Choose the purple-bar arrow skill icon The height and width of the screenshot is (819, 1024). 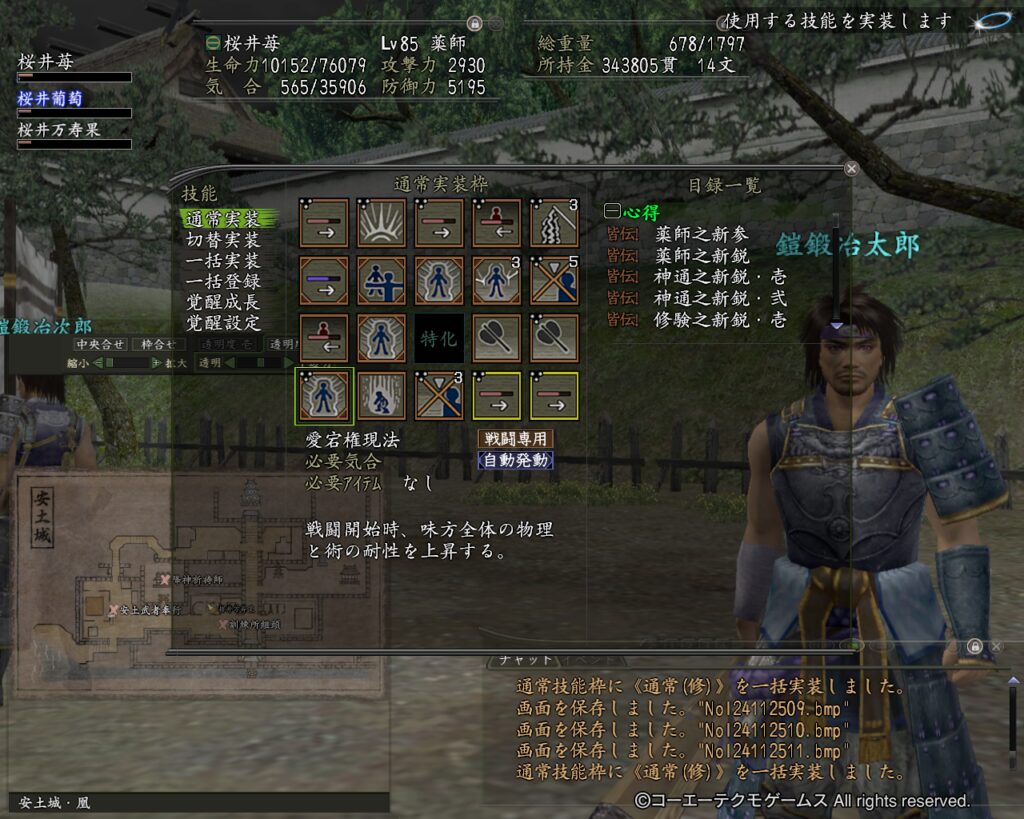(x=324, y=281)
